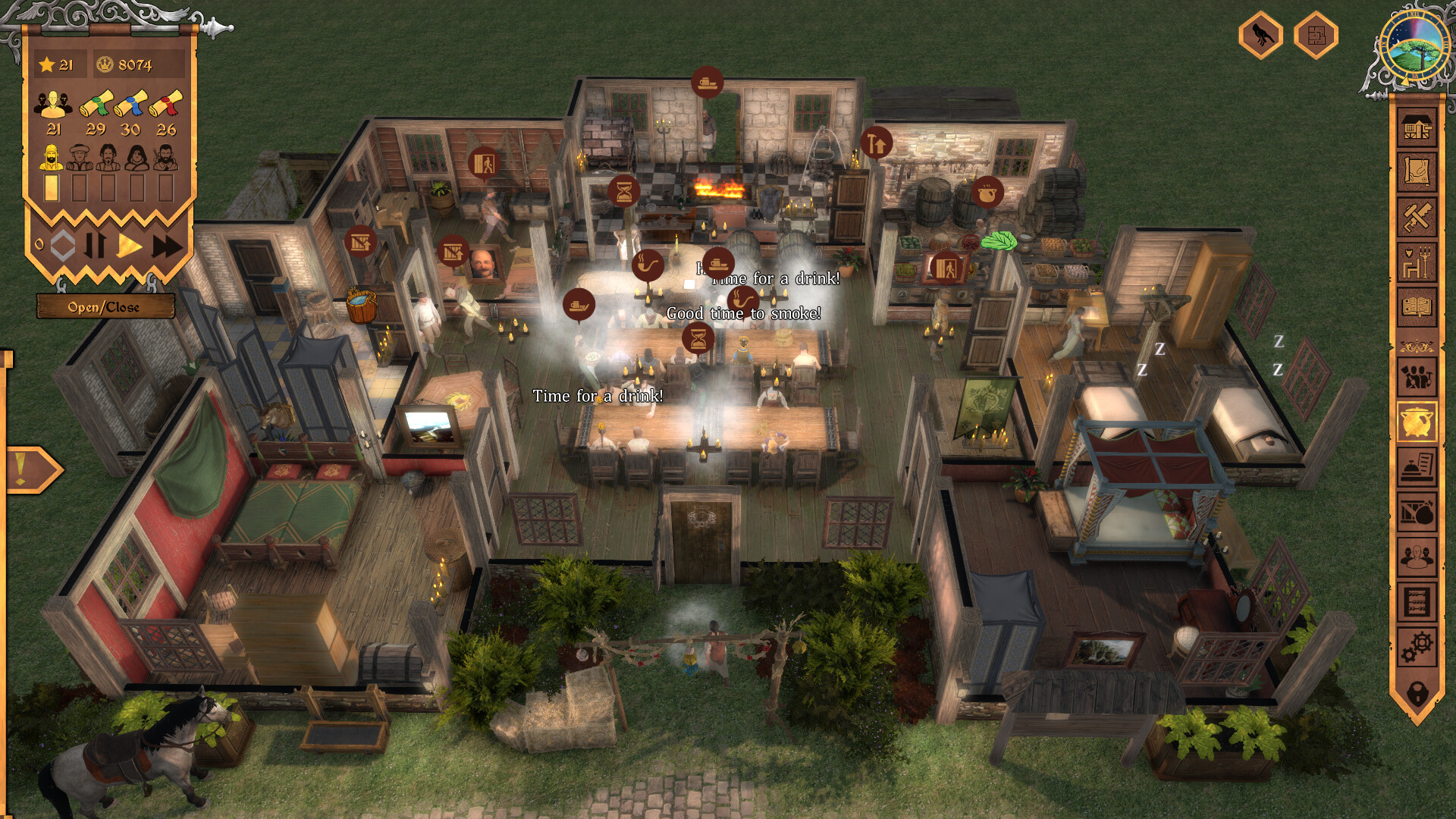Select the yellow innkeeper portrait in the panel

coord(52,157)
